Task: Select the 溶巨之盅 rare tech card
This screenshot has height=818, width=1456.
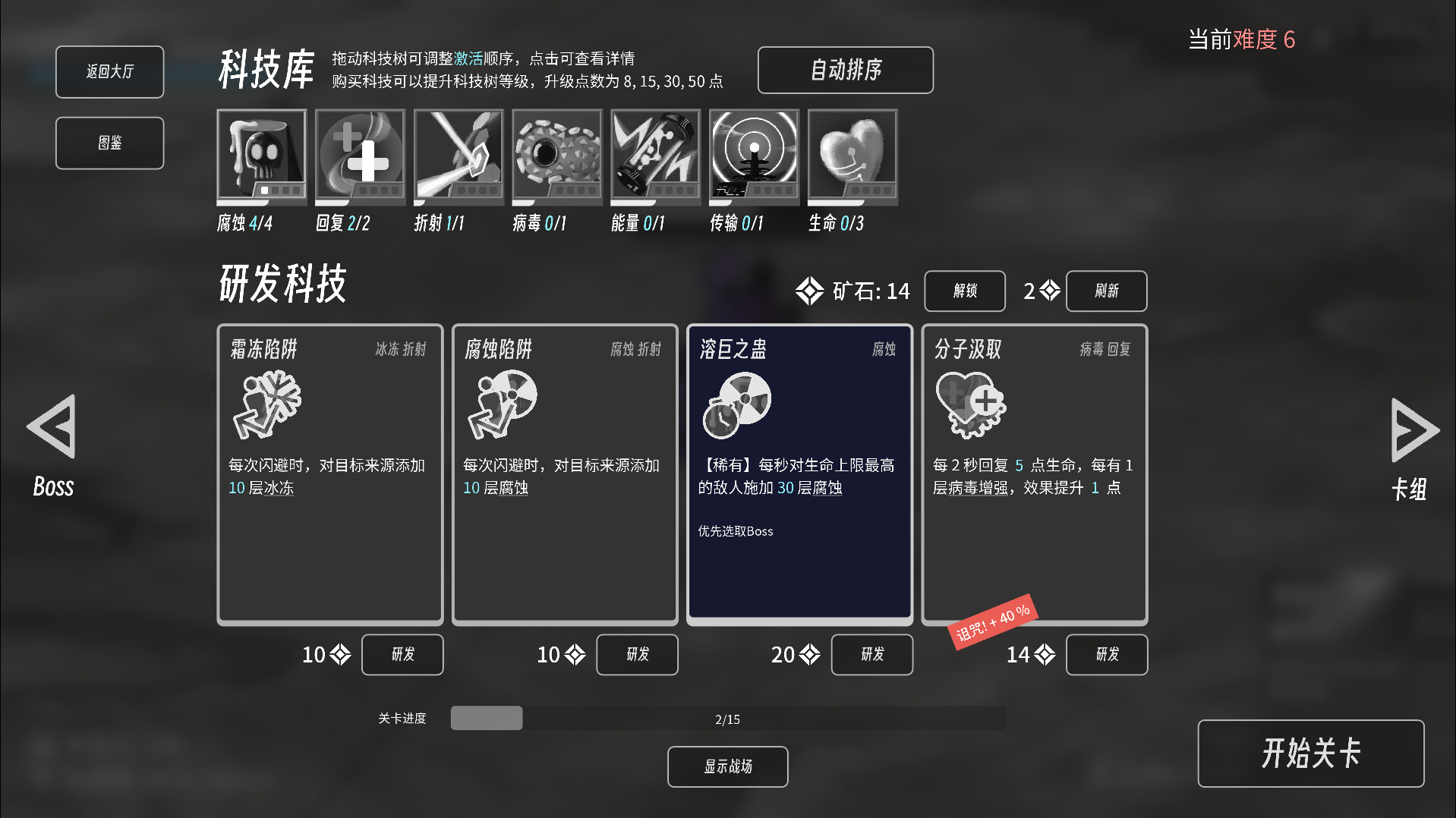Action: (x=799, y=470)
